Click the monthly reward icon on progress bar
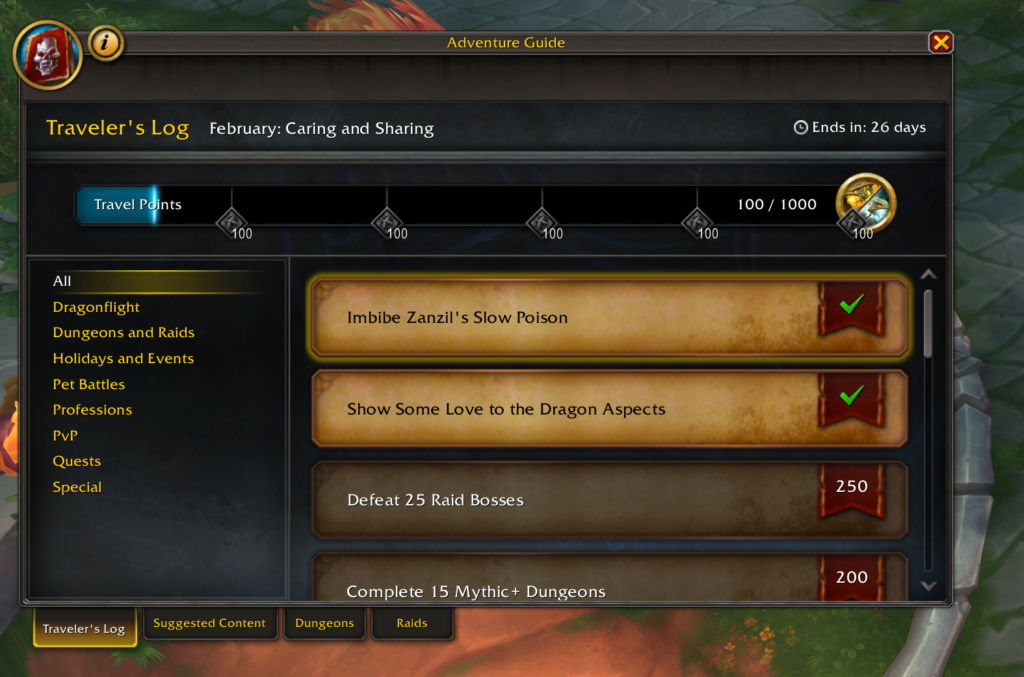 click(x=865, y=201)
